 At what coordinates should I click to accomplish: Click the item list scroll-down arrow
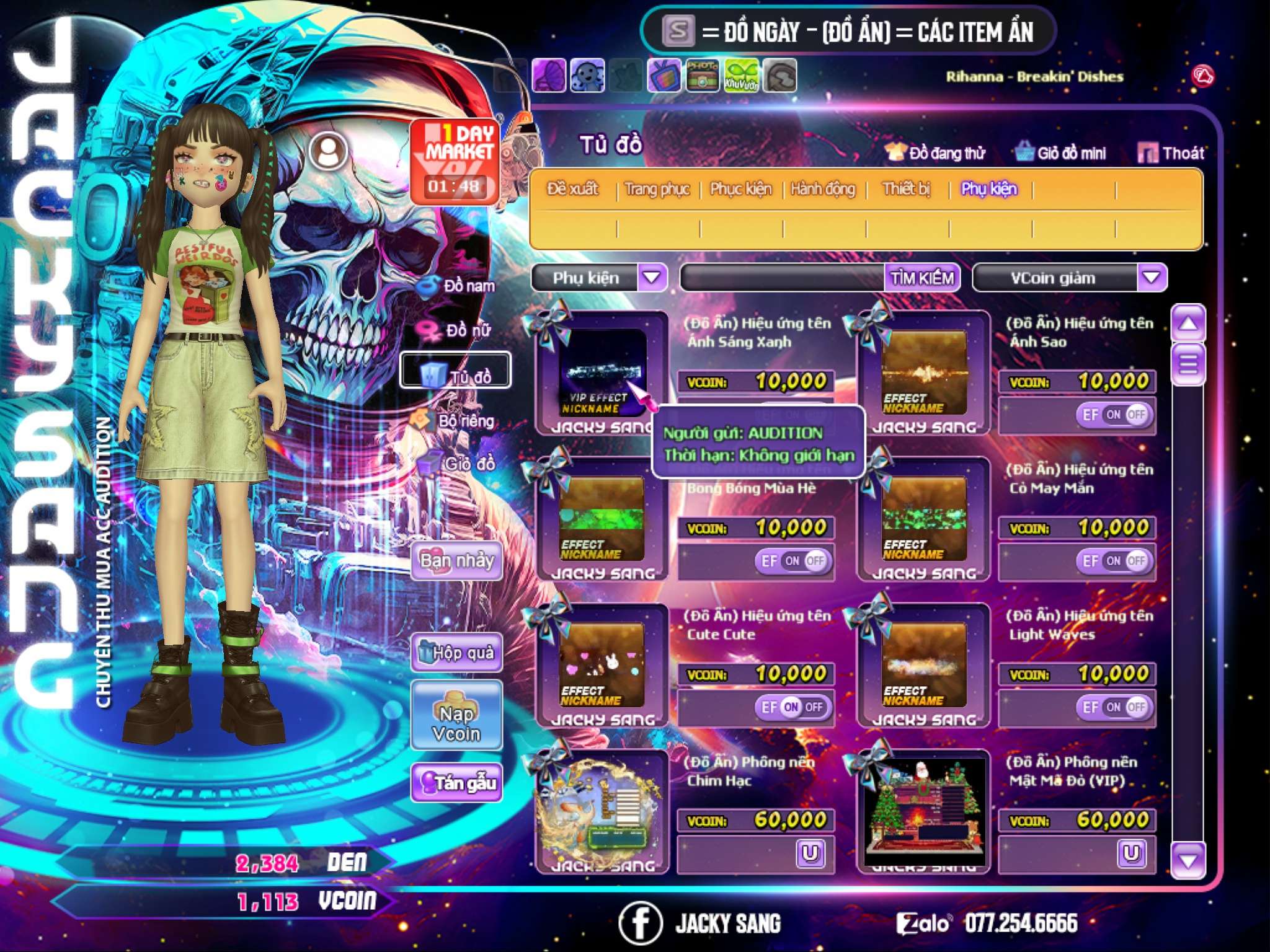pos(1188,860)
